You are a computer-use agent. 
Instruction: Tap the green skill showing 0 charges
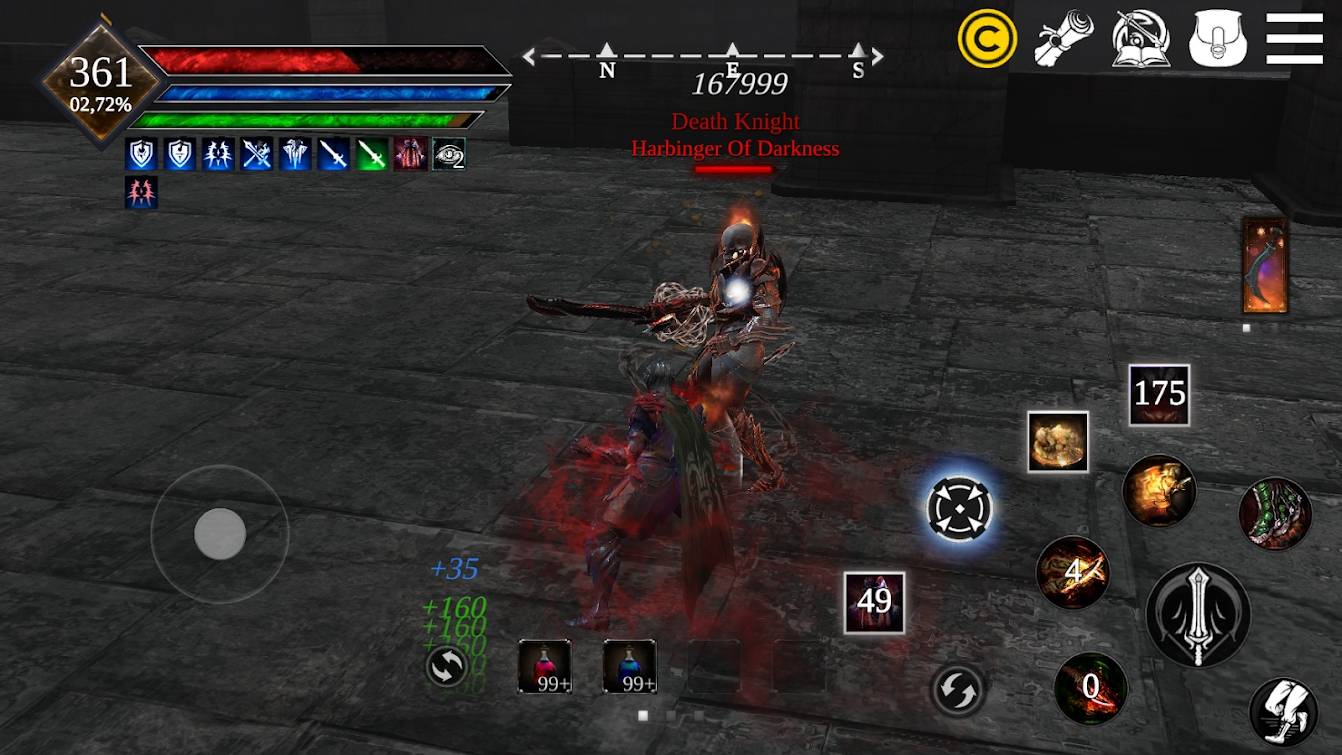click(x=1091, y=687)
